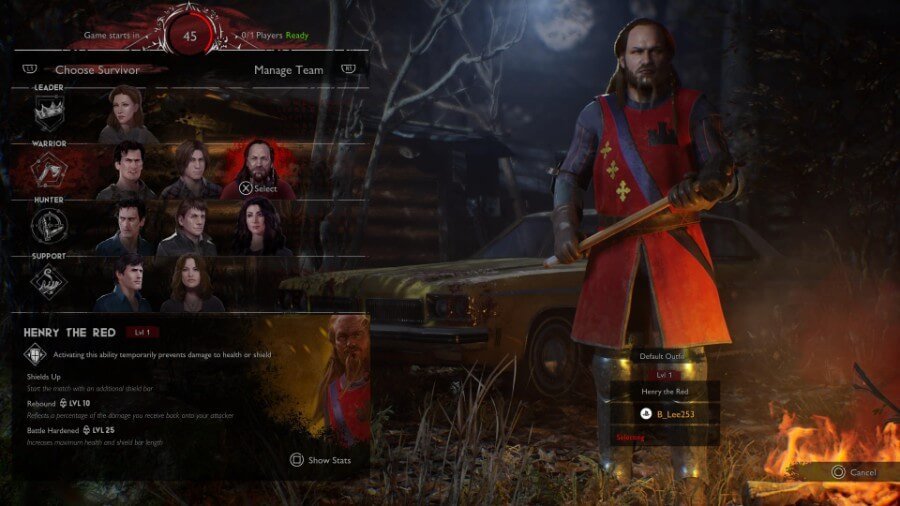Click the Hunter class crossbow icon
Image resolution: width=900 pixels, height=506 pixels.
tap(50, 228)
